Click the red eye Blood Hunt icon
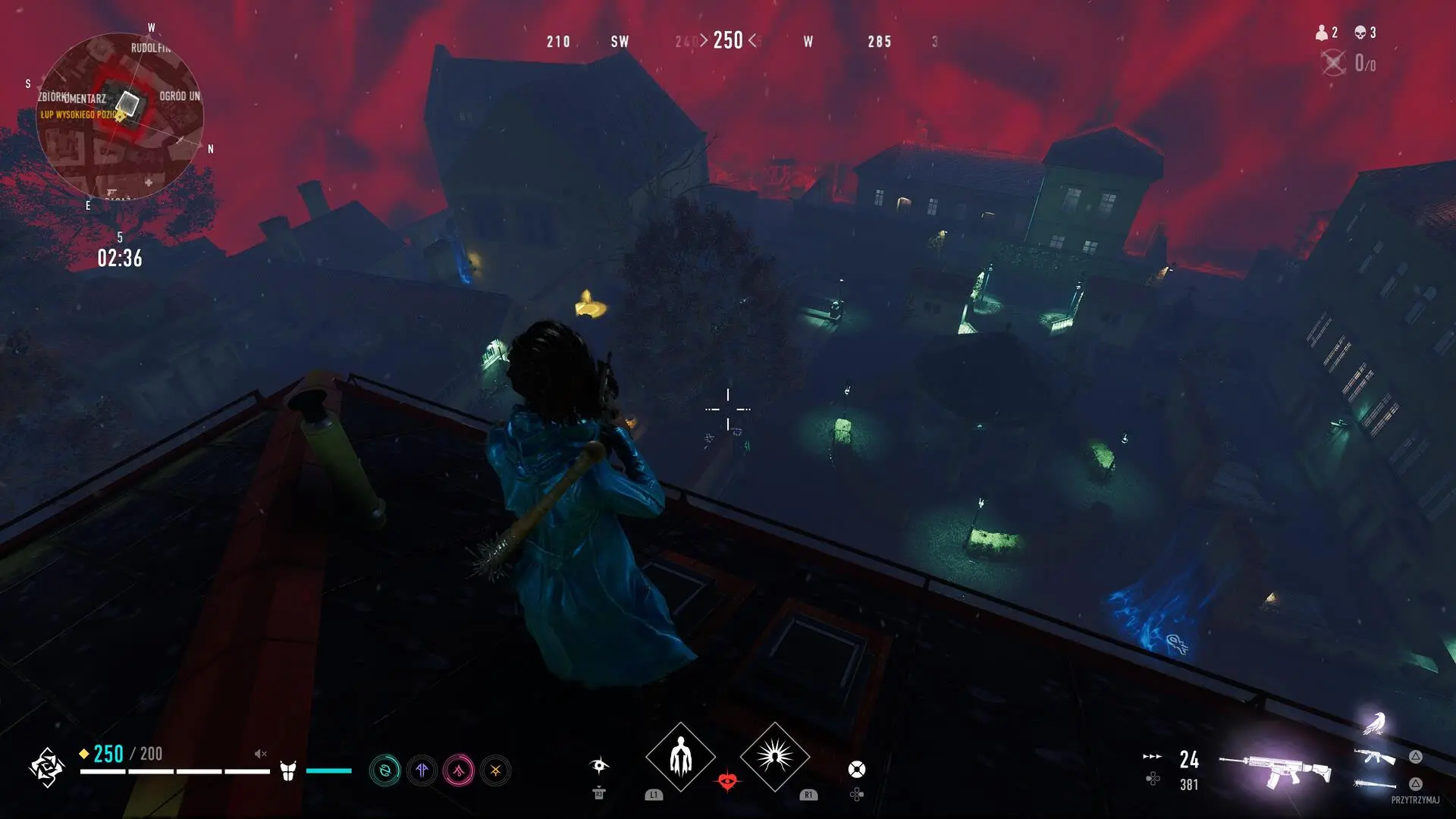Image resolution: width=1456 pixels, height=819 pixels. click(727, 781)
